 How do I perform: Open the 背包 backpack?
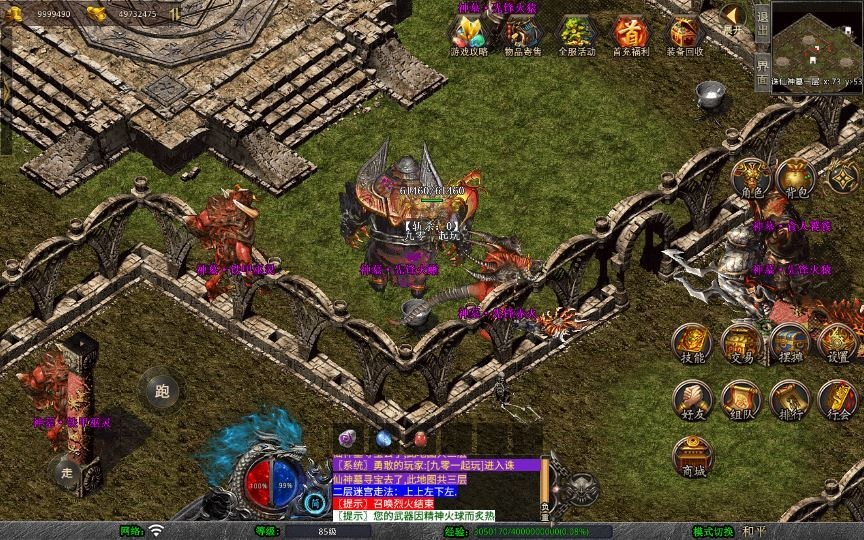796,178
